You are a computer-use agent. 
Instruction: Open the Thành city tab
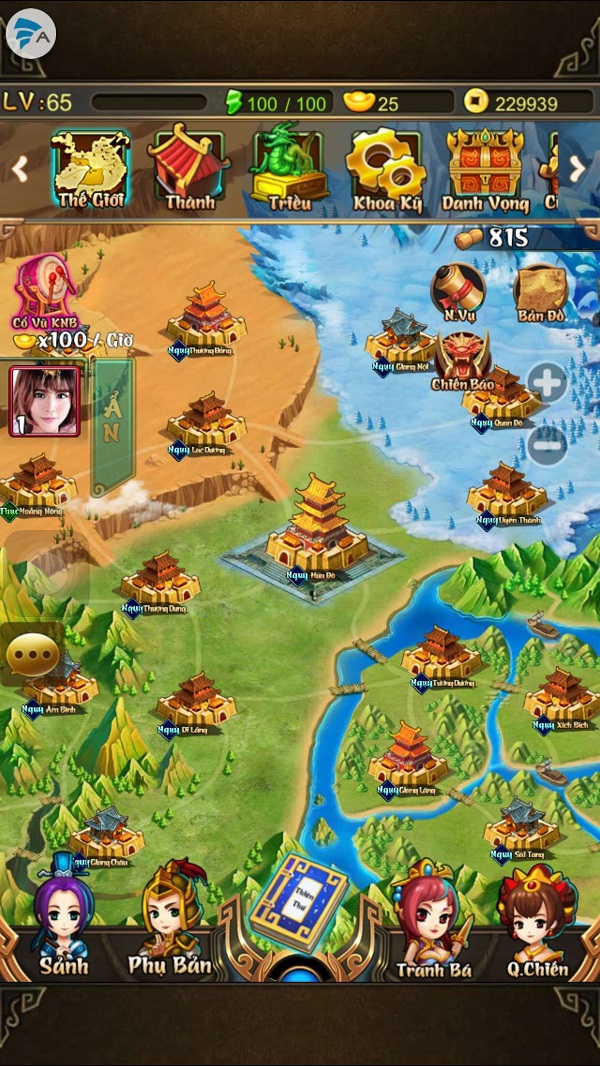[190, 168]
